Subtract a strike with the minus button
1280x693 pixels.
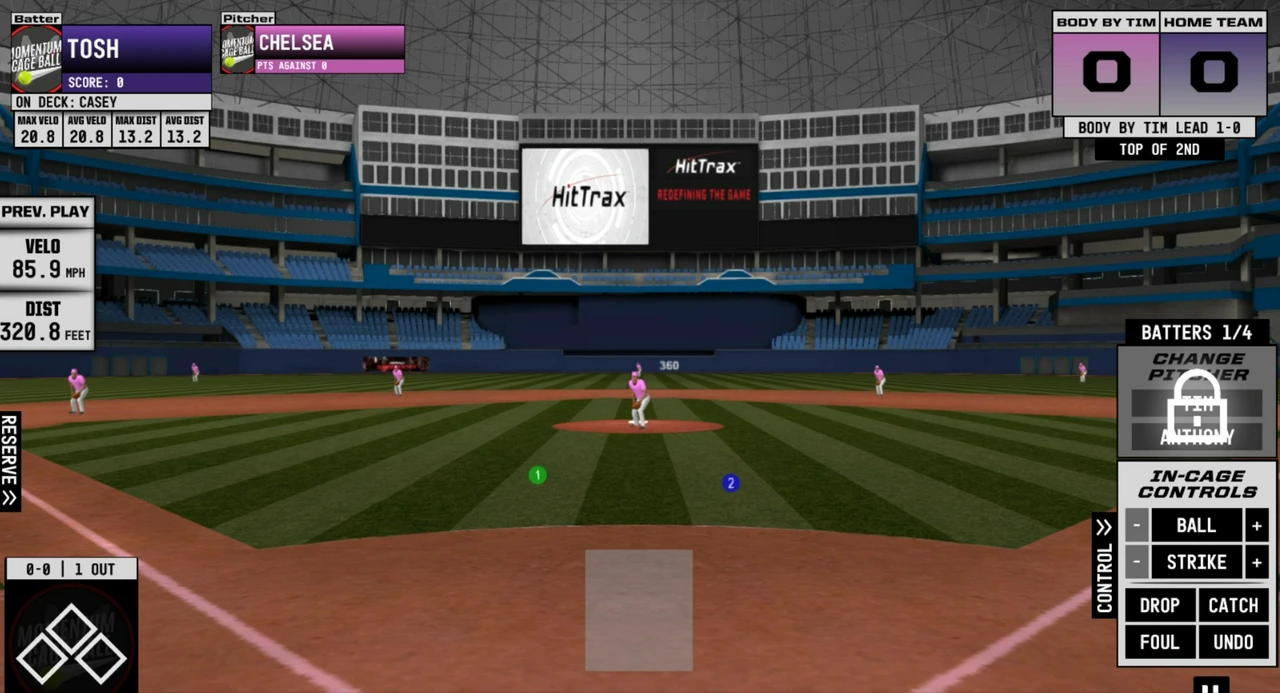click(x=1136, y=562)
